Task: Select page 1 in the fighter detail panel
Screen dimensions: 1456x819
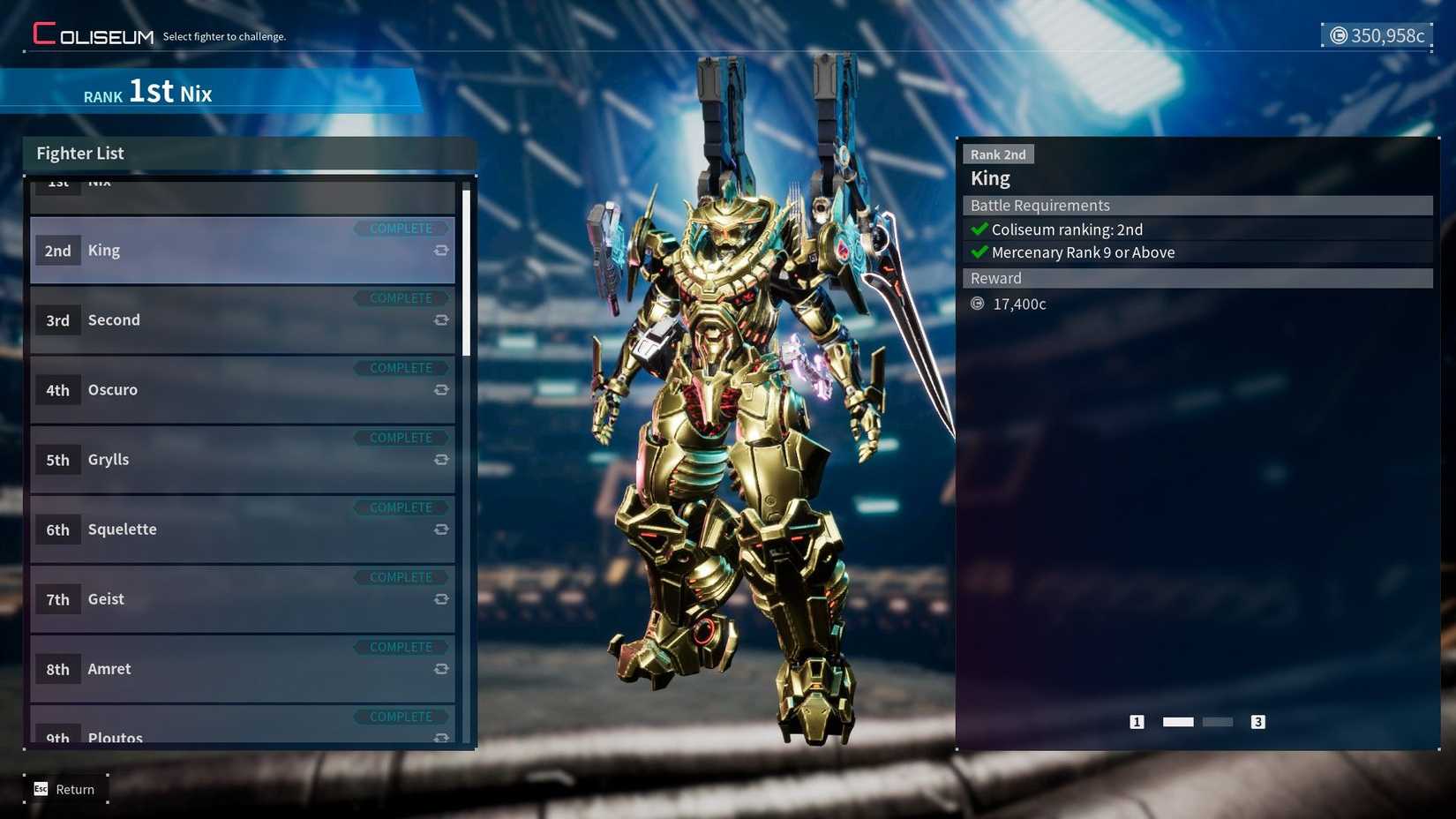Action: pos(1137,721)
